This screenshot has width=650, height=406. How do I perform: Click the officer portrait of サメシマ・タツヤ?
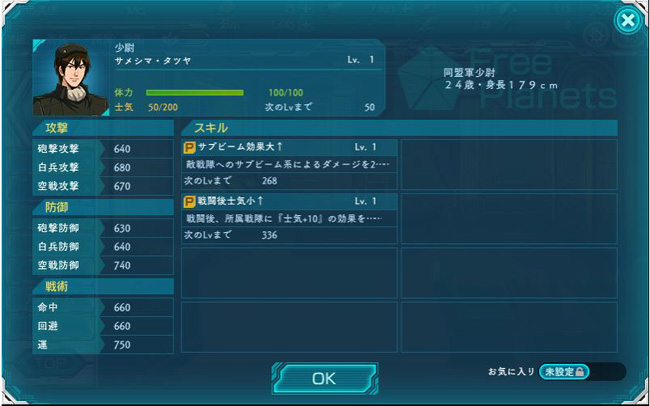pyautogui.click(x=71, y=79)
